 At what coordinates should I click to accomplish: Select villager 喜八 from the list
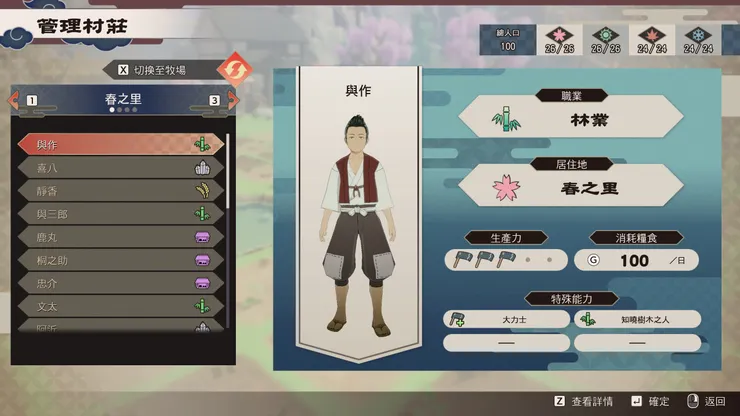(x=120, y=168)
